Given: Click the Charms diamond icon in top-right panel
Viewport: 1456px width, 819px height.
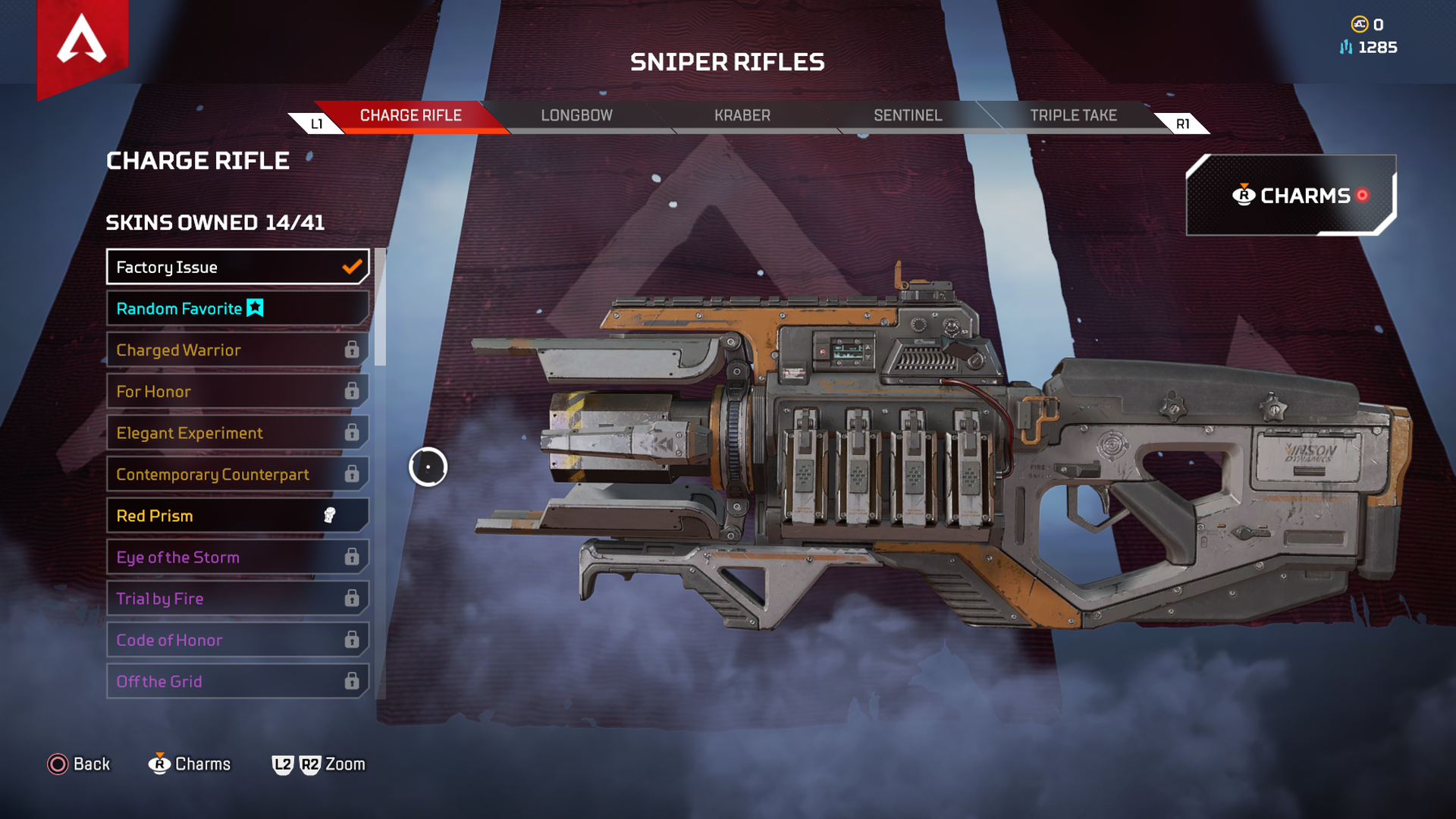Looking at the screenshot, I should [x=1244, y=195].
